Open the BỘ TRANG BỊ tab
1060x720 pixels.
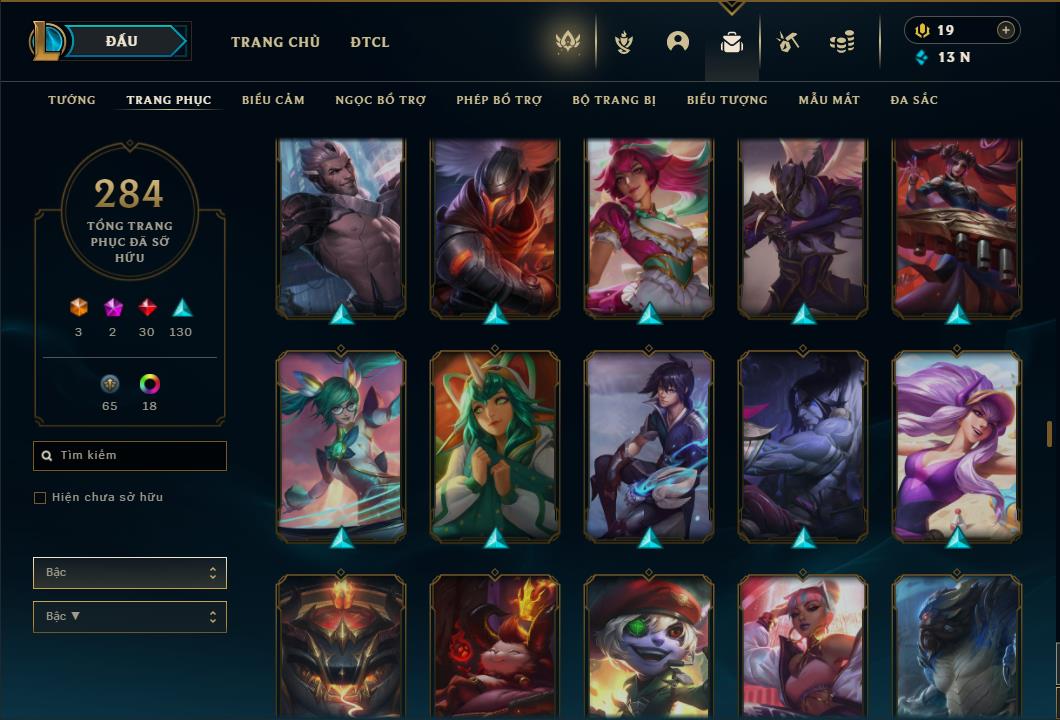tap(614, 100)
